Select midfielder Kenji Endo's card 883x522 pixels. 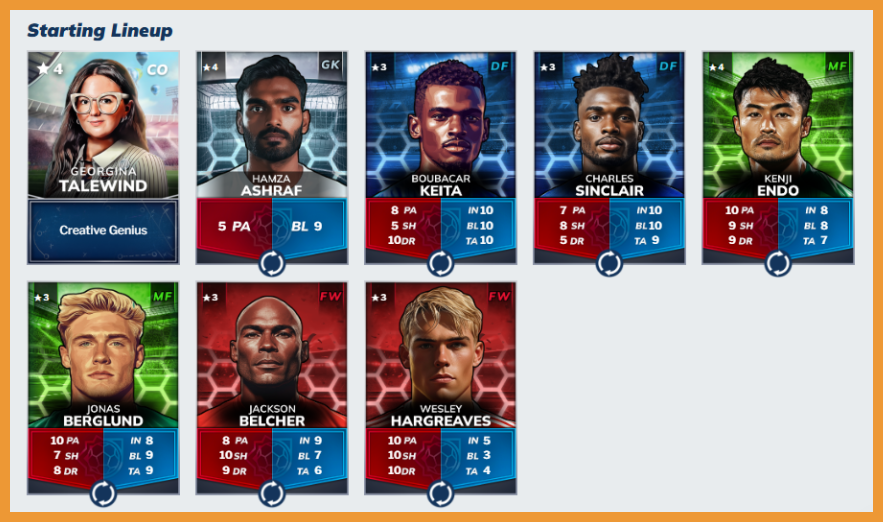click(778, 125)
